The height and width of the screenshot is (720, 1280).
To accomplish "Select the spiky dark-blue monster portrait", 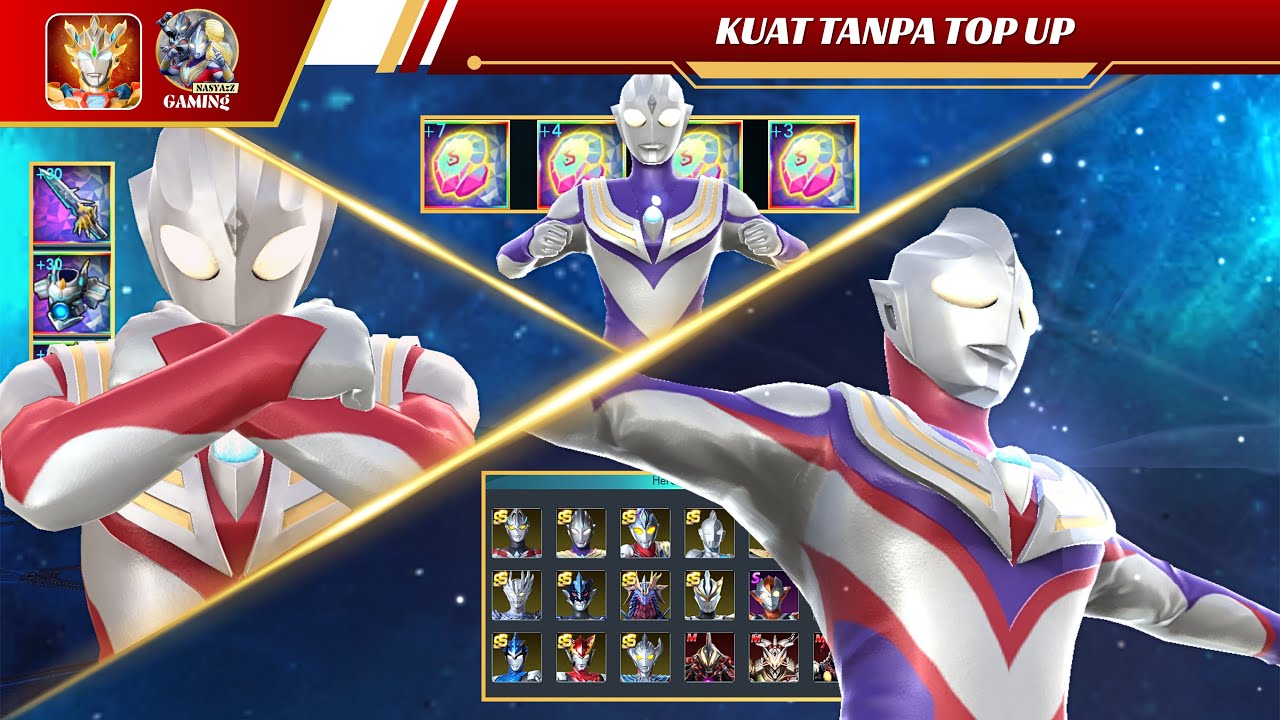I will [581, 597].
